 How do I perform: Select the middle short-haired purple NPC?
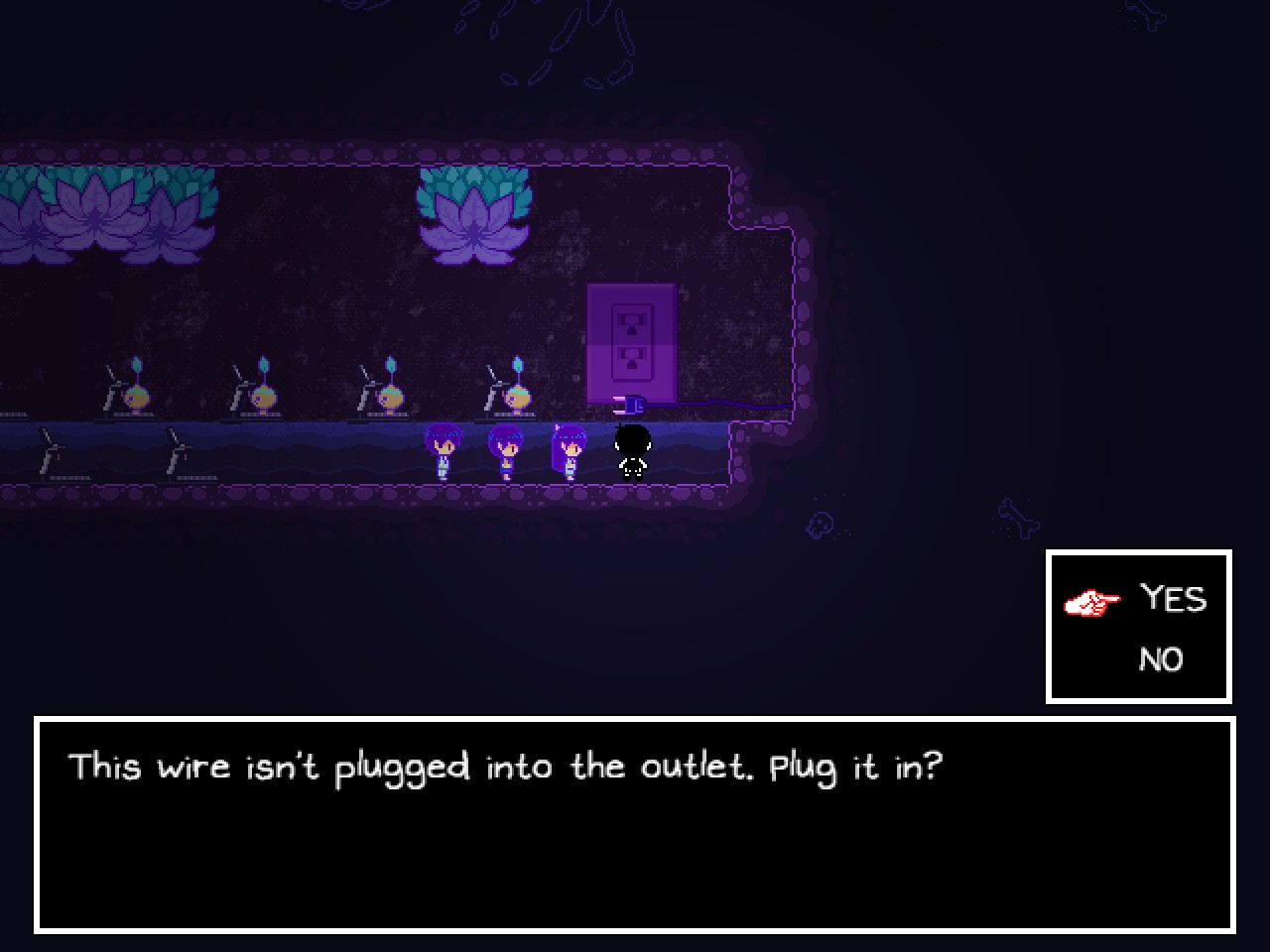pyautogui.click(x=506, y=451)
